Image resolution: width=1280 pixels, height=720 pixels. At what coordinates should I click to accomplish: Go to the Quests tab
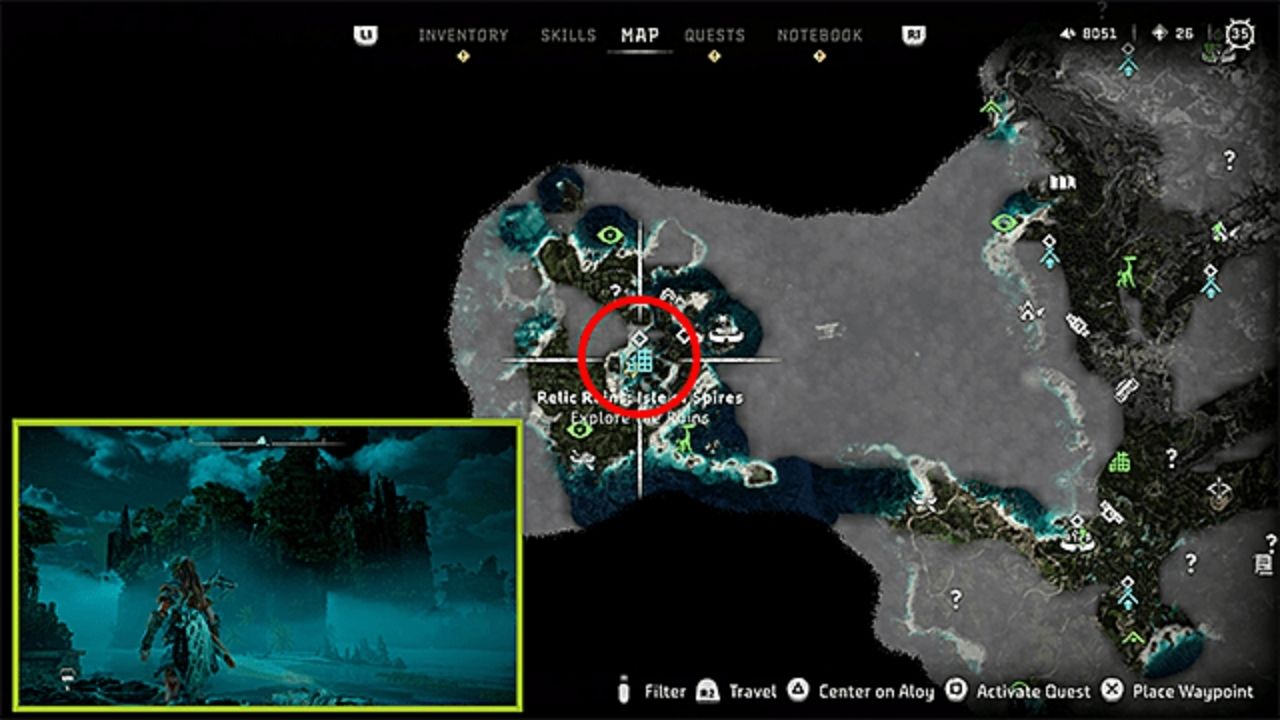[x=714, y=35]
